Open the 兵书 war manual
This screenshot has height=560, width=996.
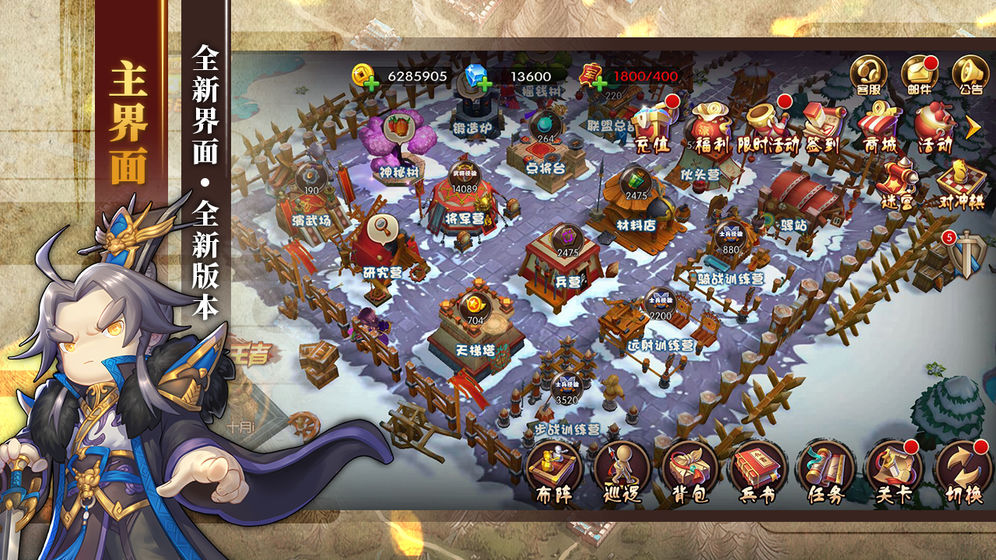pos(758,470)
